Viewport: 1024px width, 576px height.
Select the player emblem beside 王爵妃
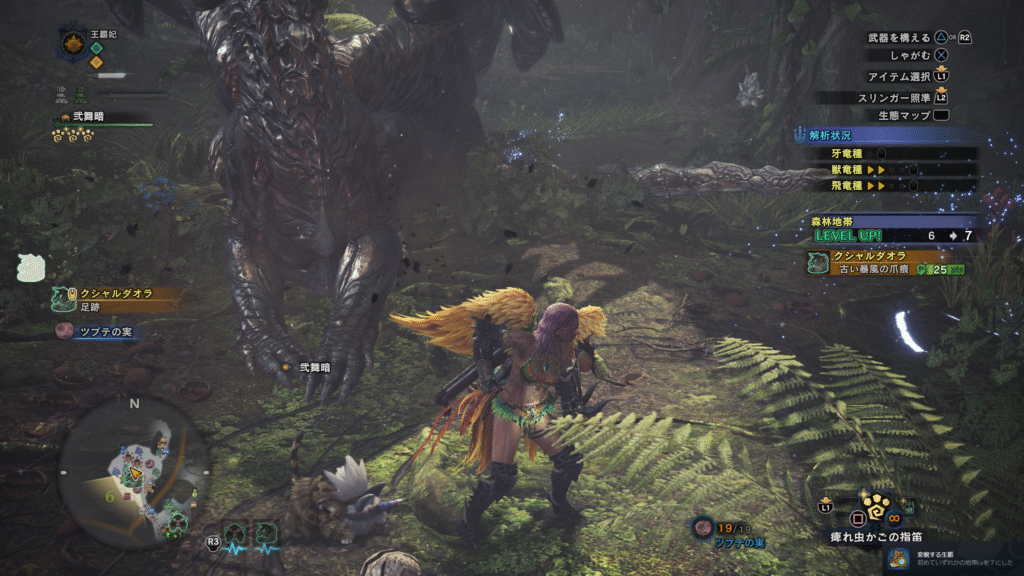pyautogui.click(x=74, y=44)
